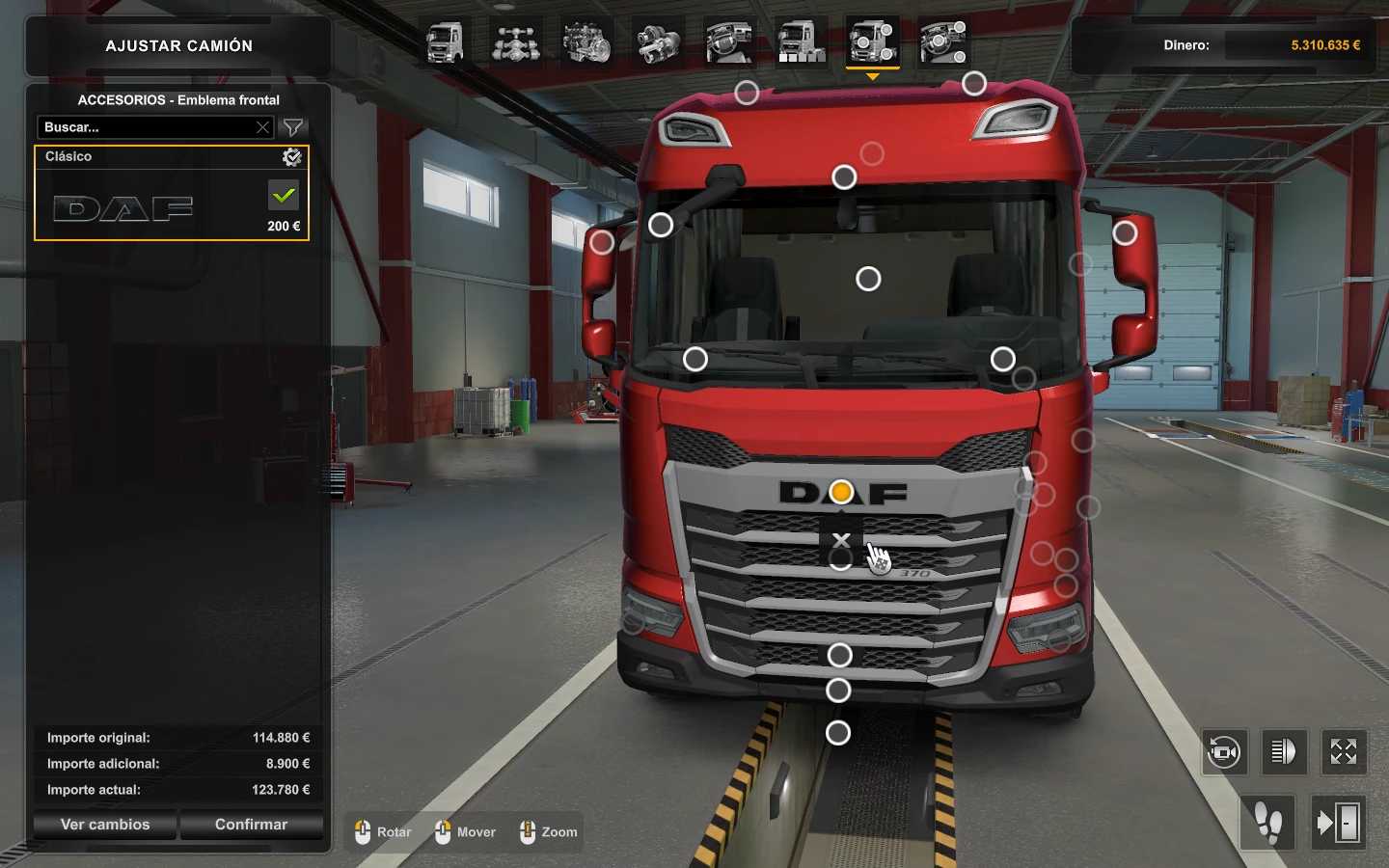Open the interior accessories tab
The image size is (1389, 868).
tap(944, 43)
